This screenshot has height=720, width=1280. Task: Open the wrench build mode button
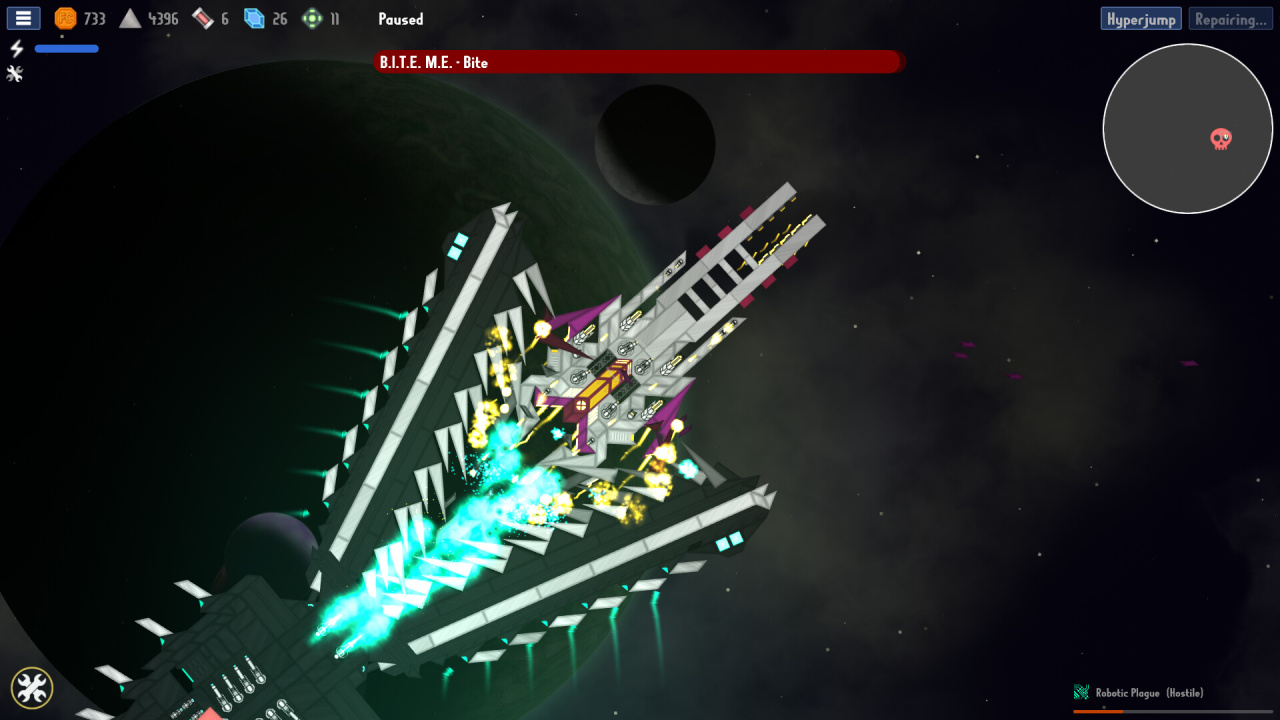[31, 687]
